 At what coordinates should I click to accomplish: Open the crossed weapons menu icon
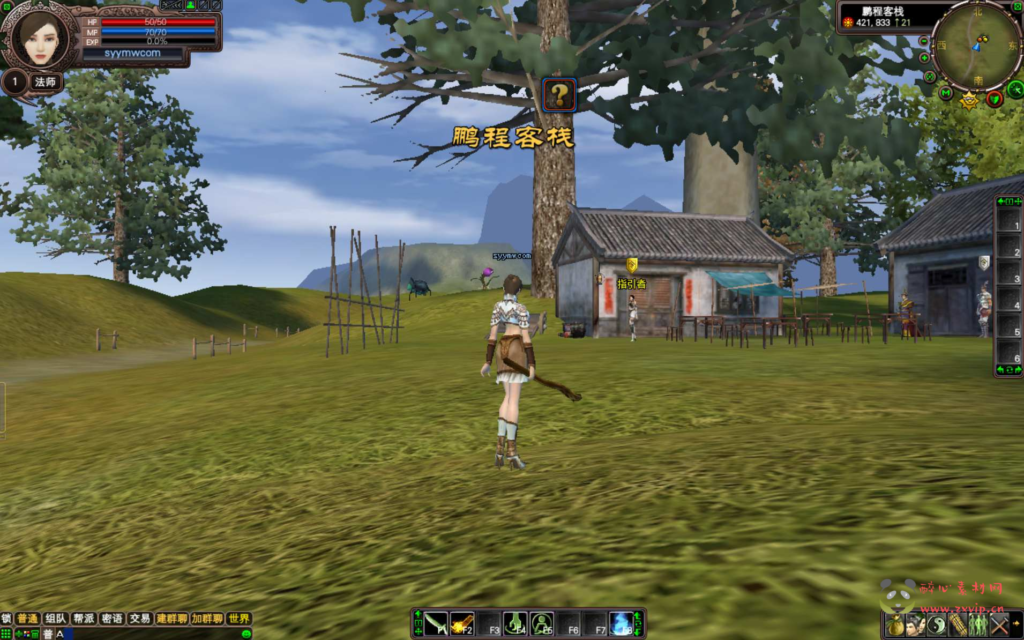(x=1000, y=625)
